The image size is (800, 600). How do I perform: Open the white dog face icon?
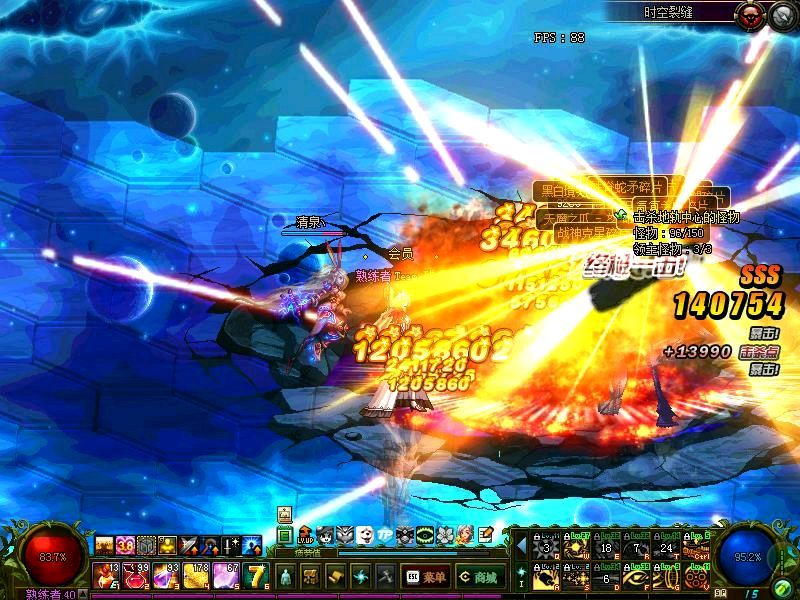(x=365, y=536)
